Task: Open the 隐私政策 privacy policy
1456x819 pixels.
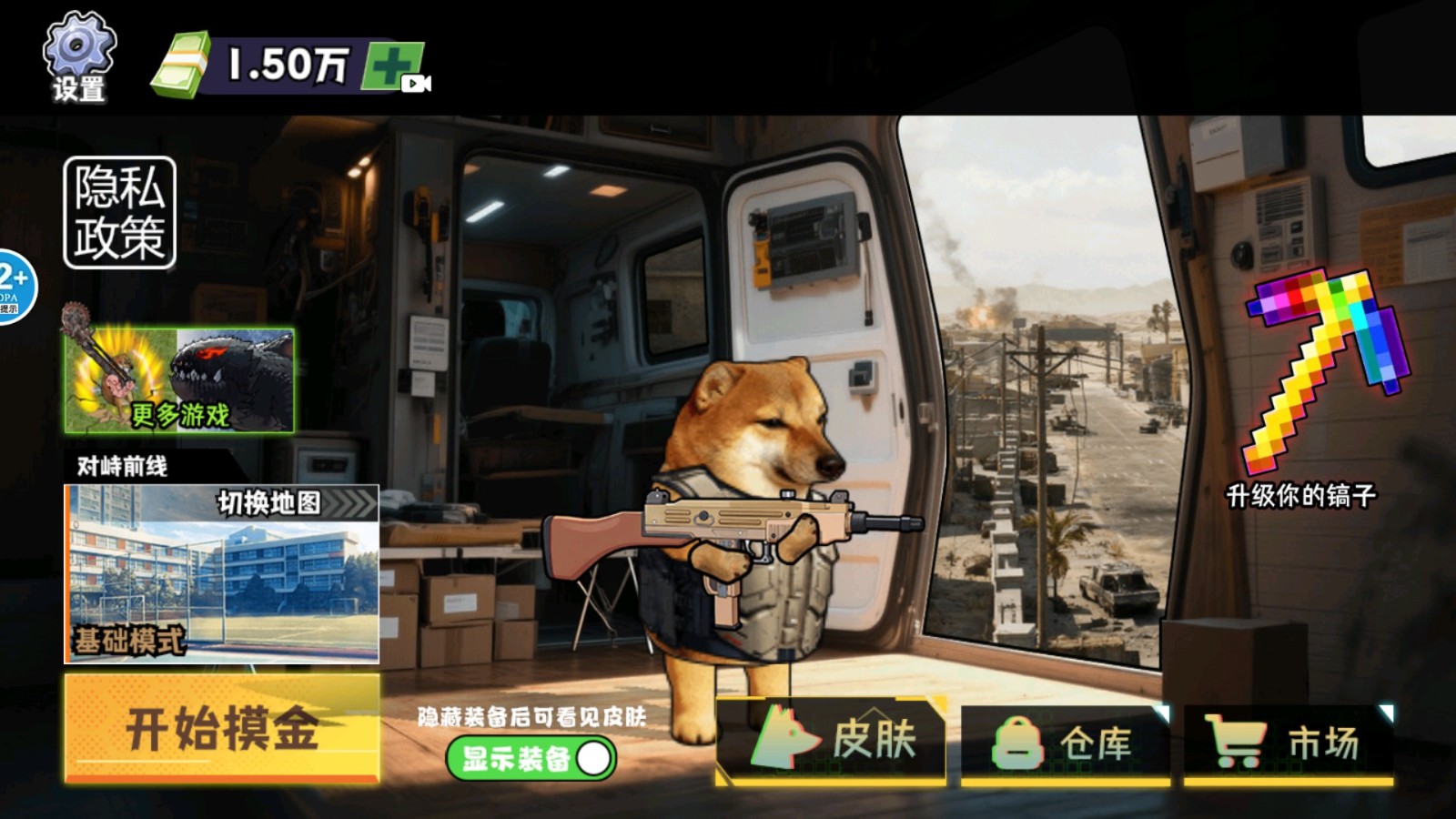Action: pos(119,213)
